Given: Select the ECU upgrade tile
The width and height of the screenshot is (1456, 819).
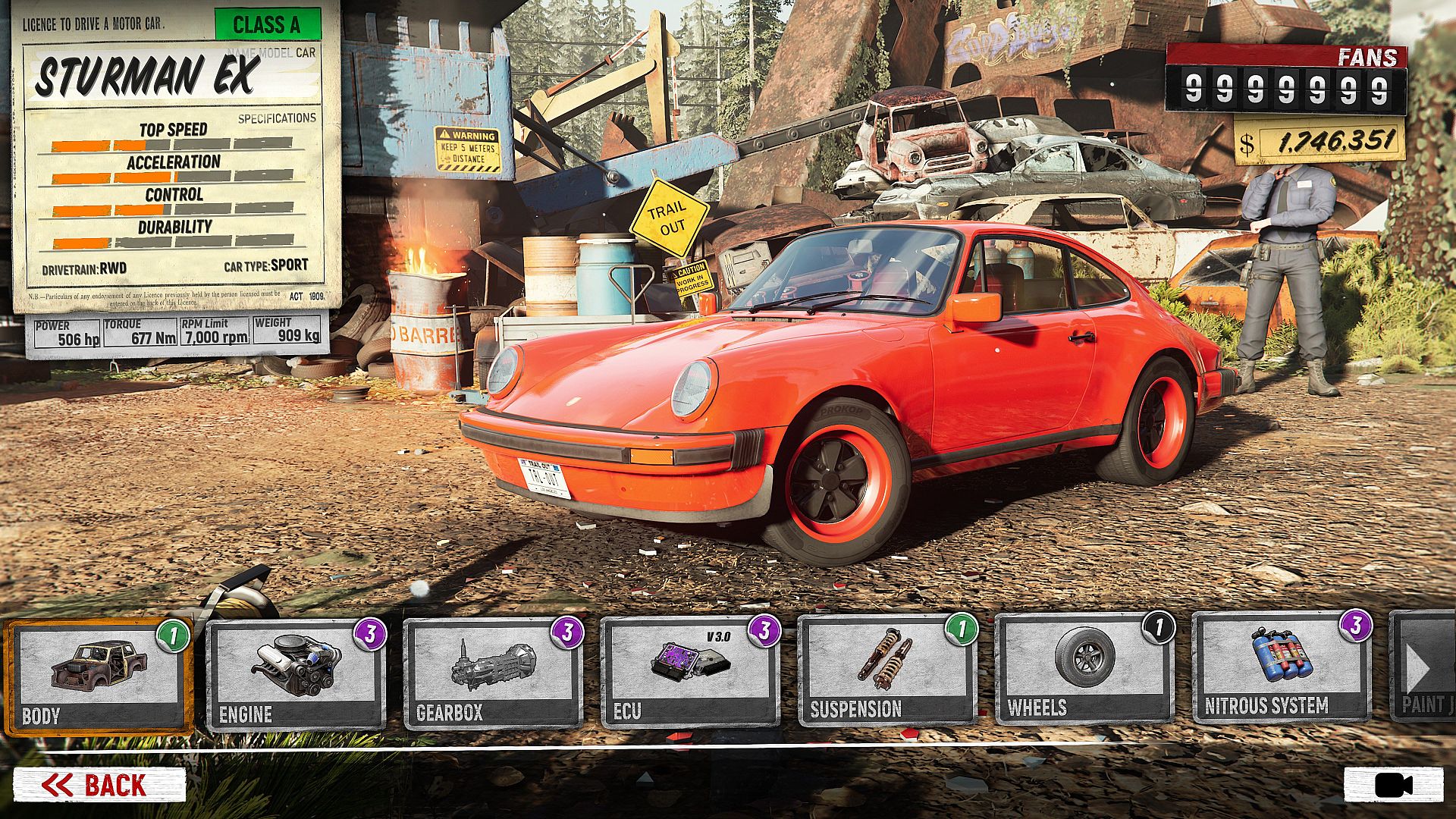Looking at the screenshot, I should tap(690, 672).
